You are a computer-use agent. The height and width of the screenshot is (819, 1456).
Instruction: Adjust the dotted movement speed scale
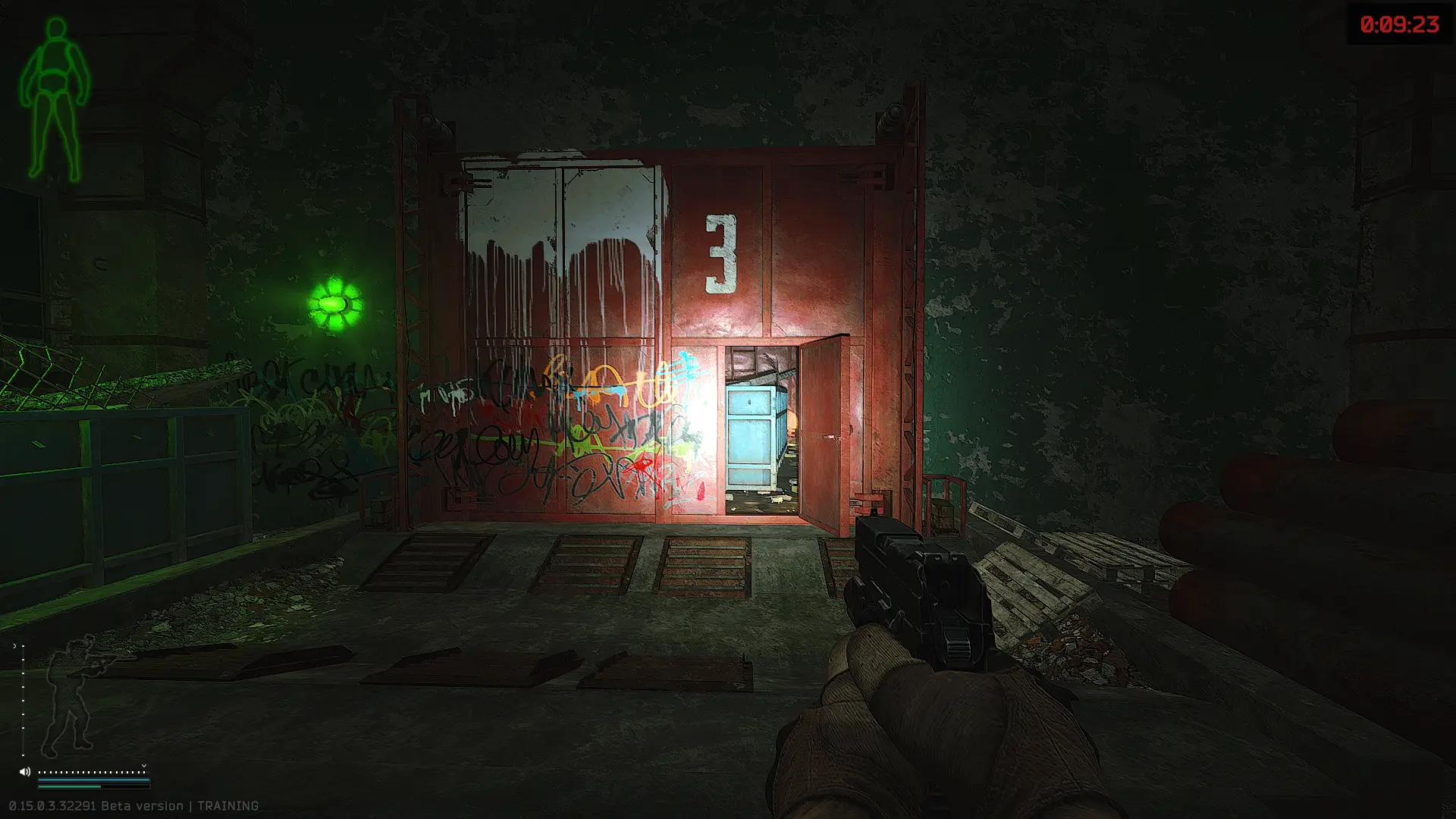(91, 772)
